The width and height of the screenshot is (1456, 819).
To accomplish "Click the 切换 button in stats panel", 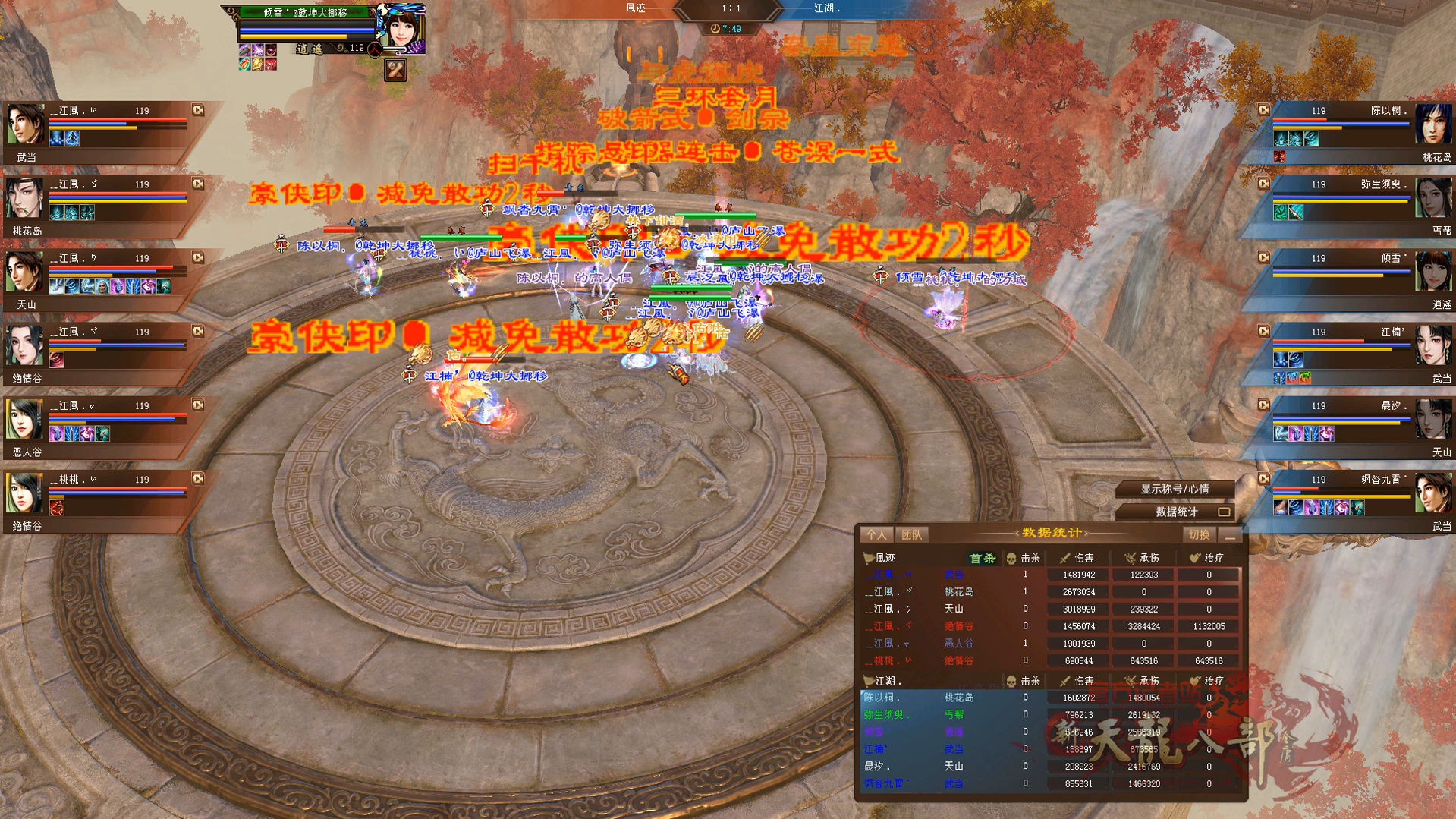I will coord(1199,535).
